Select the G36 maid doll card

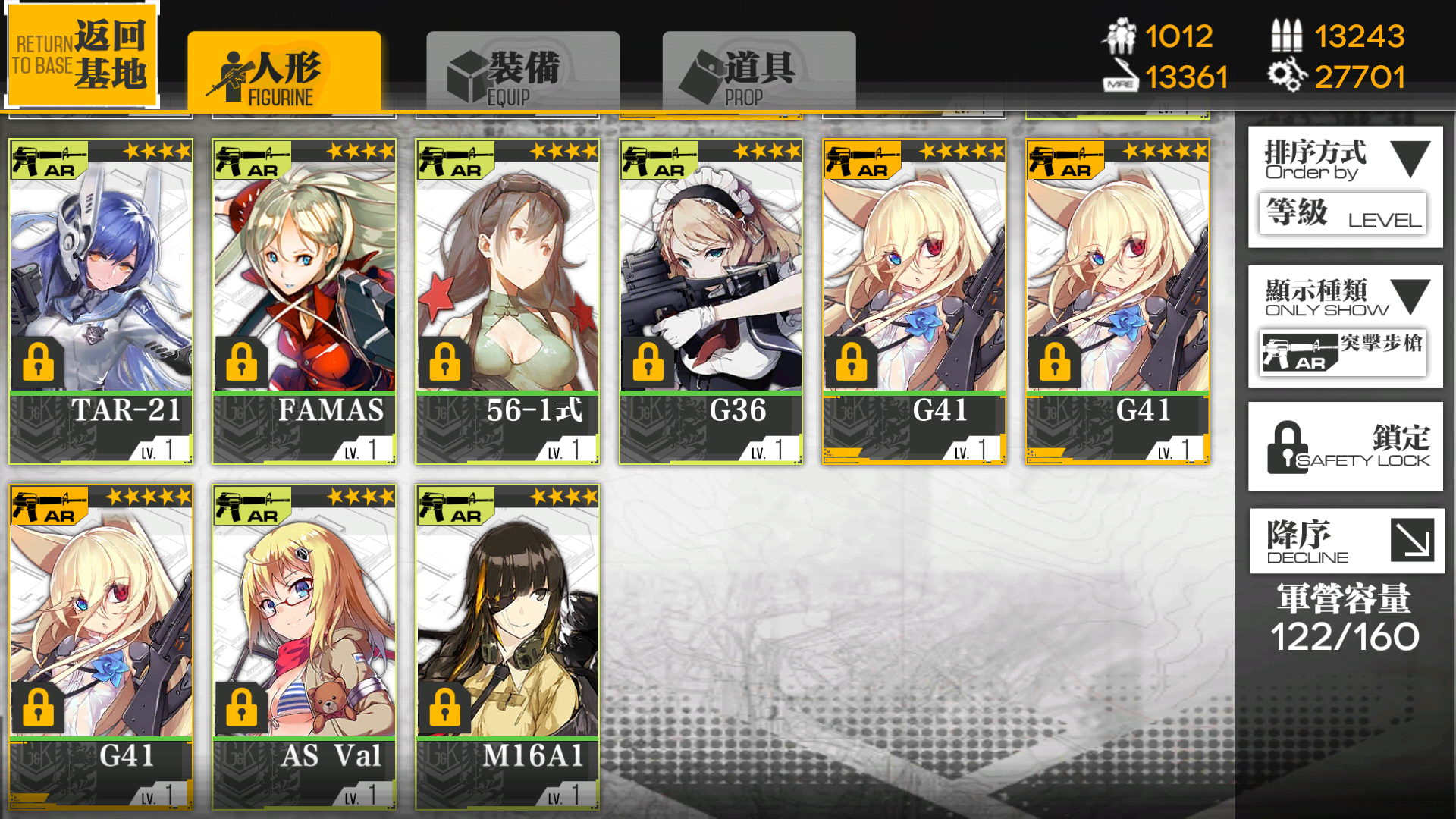click(x=711, y=301)
